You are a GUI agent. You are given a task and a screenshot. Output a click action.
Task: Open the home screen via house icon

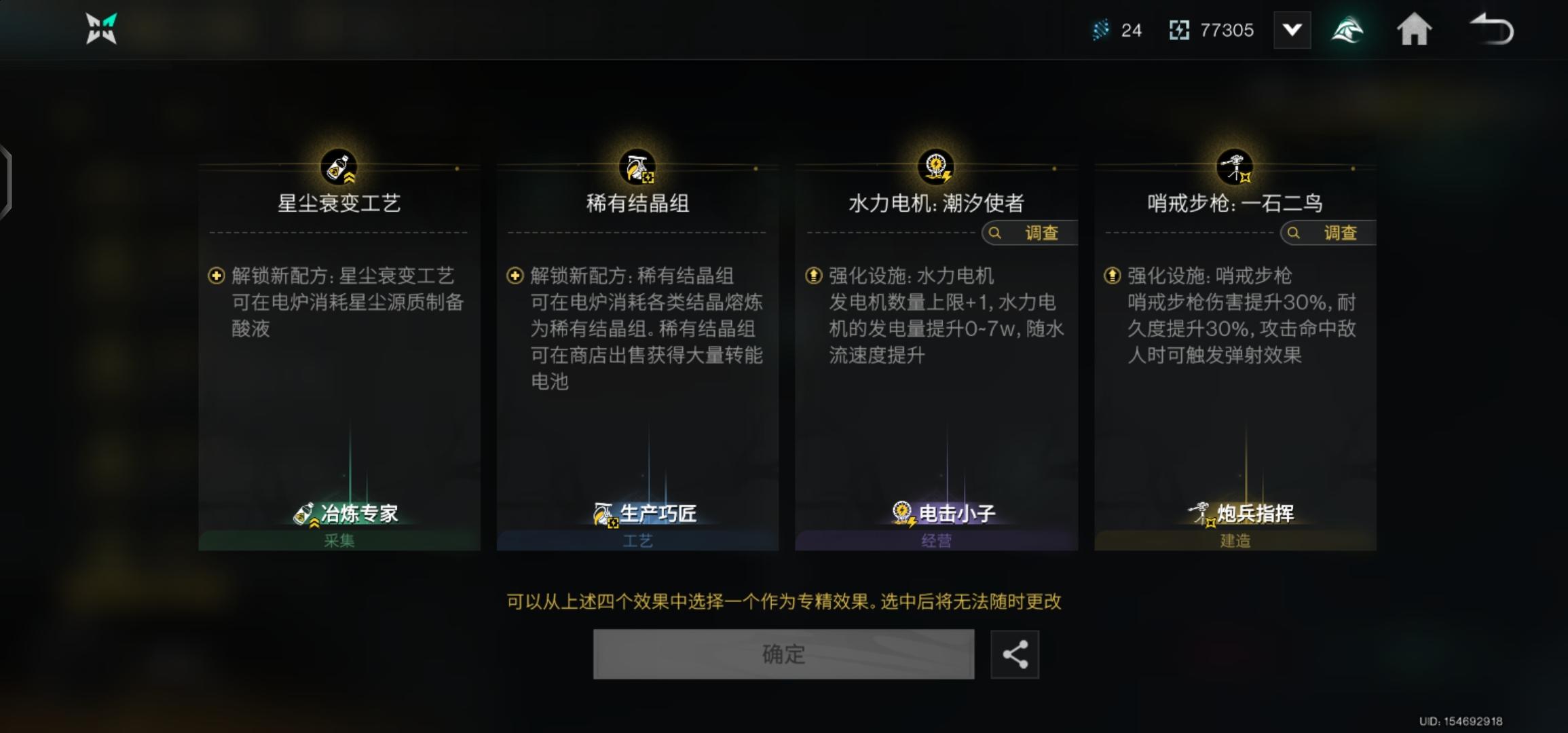[1415, 29]
